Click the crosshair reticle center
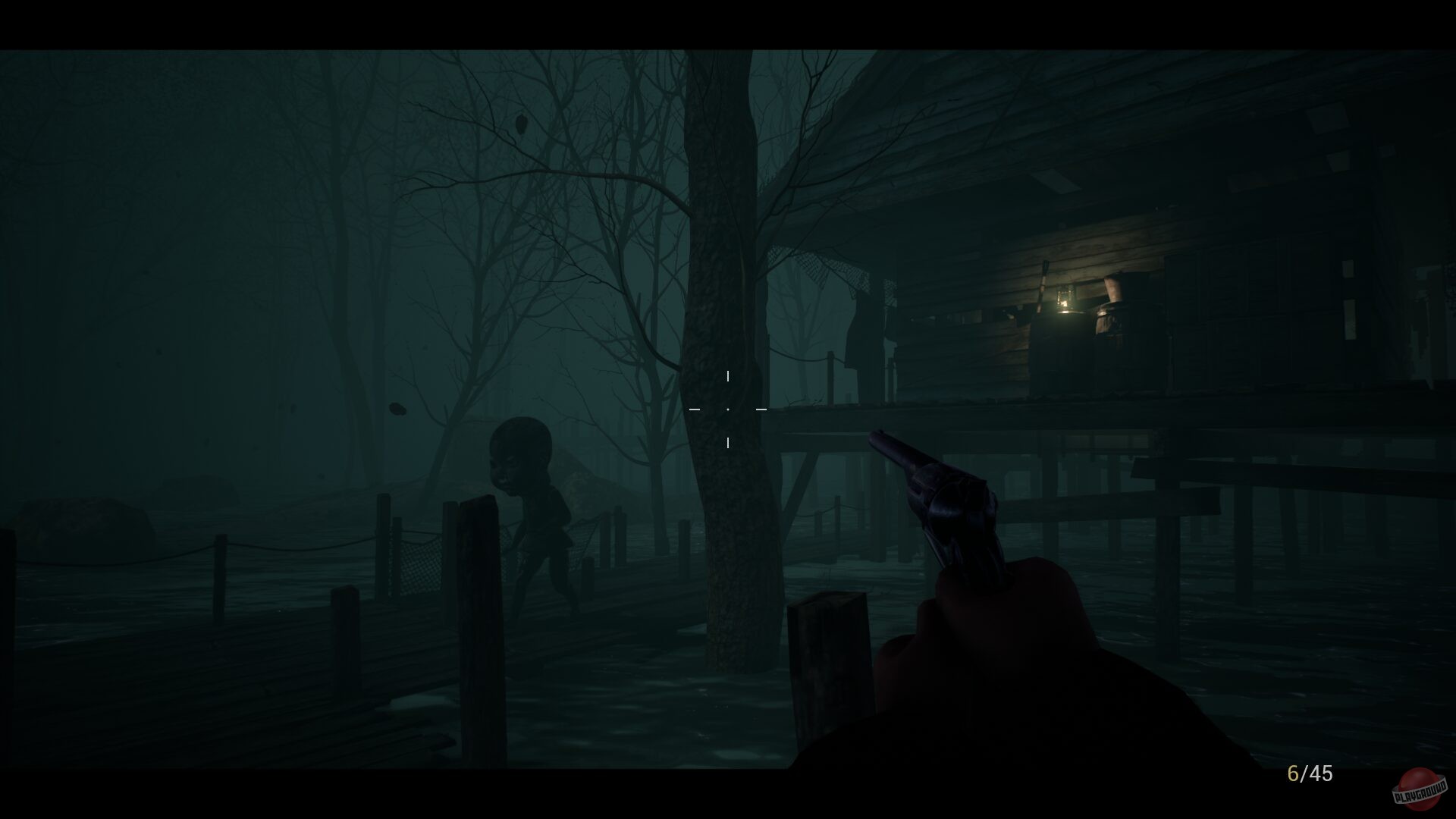 [729, 408]
